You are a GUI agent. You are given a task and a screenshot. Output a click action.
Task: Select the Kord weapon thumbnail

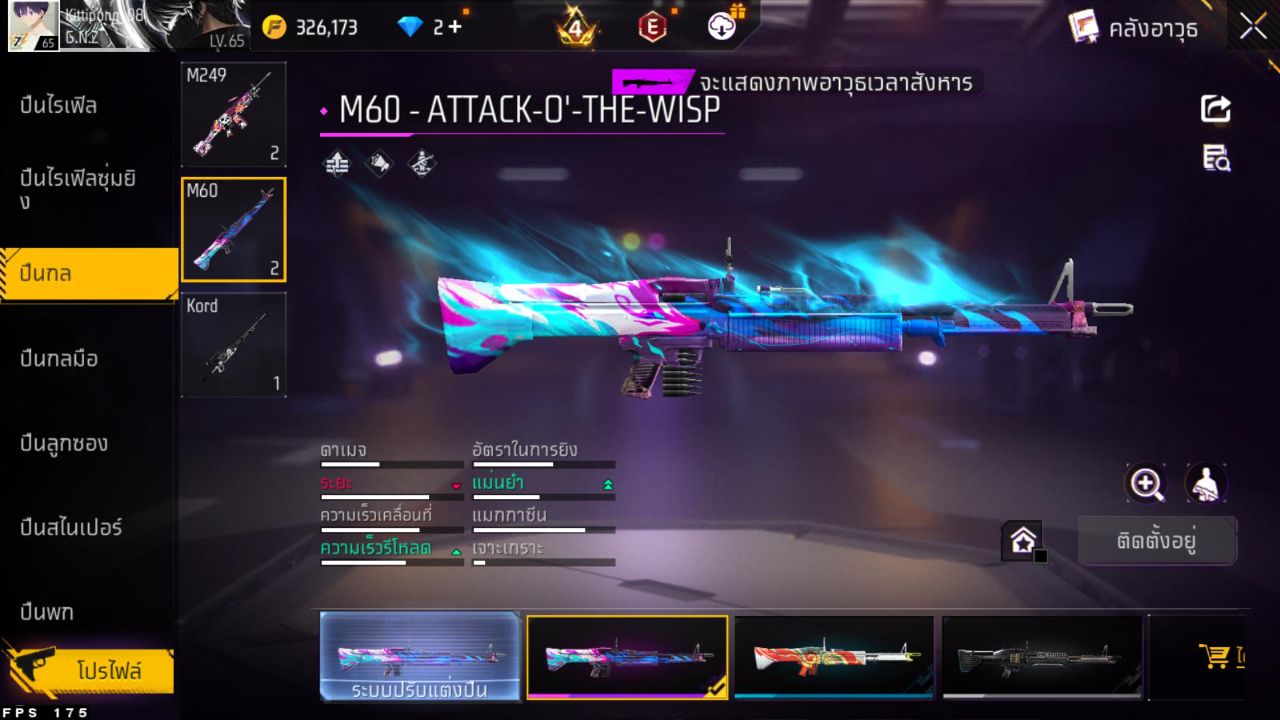[233, 345]
